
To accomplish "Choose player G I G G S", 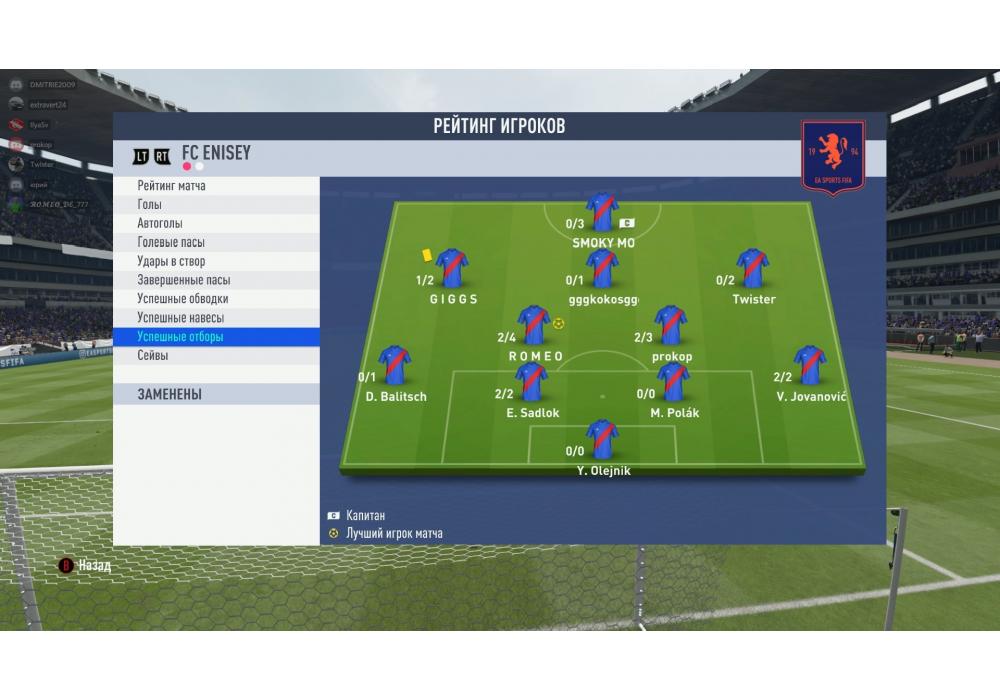I will coord(452,269).
